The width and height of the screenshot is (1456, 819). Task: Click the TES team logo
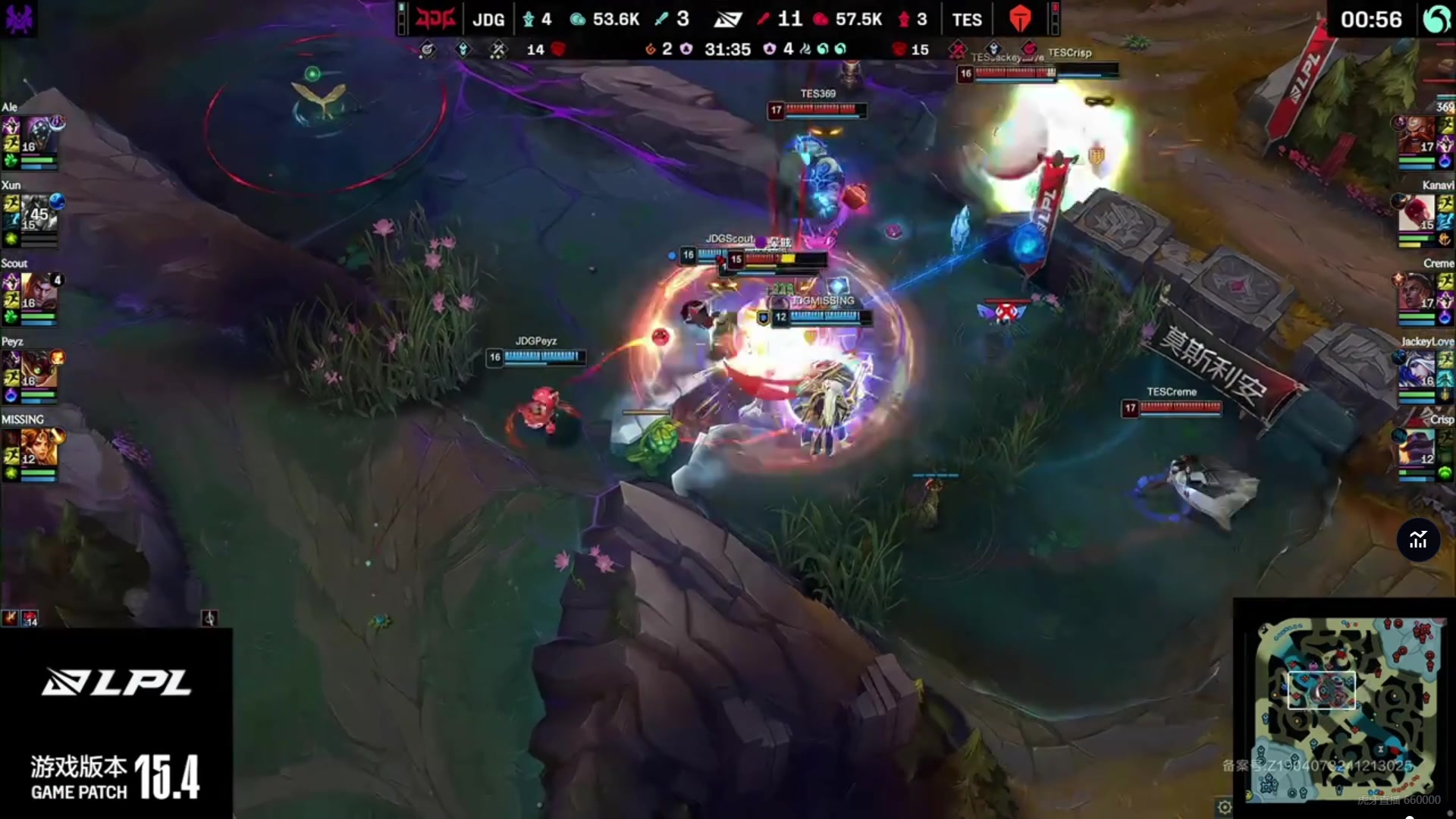pos(1020,19)
